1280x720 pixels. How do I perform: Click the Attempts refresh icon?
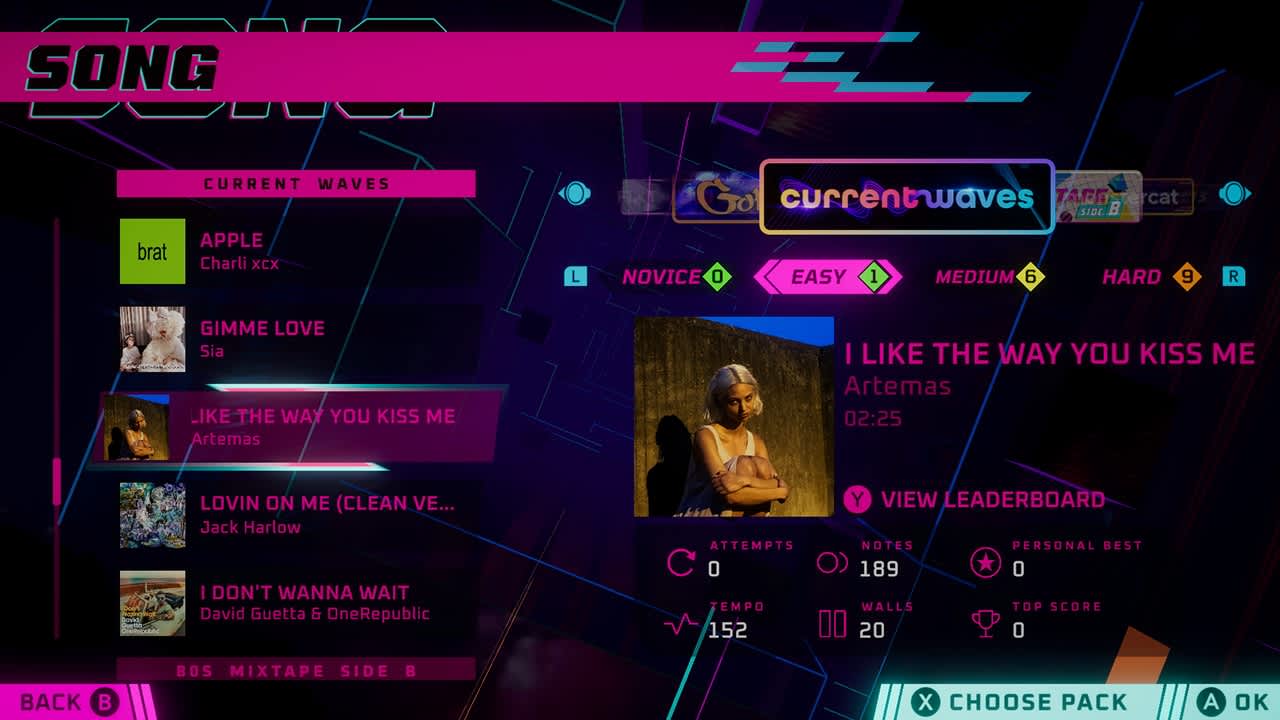[x=680, y=564]
